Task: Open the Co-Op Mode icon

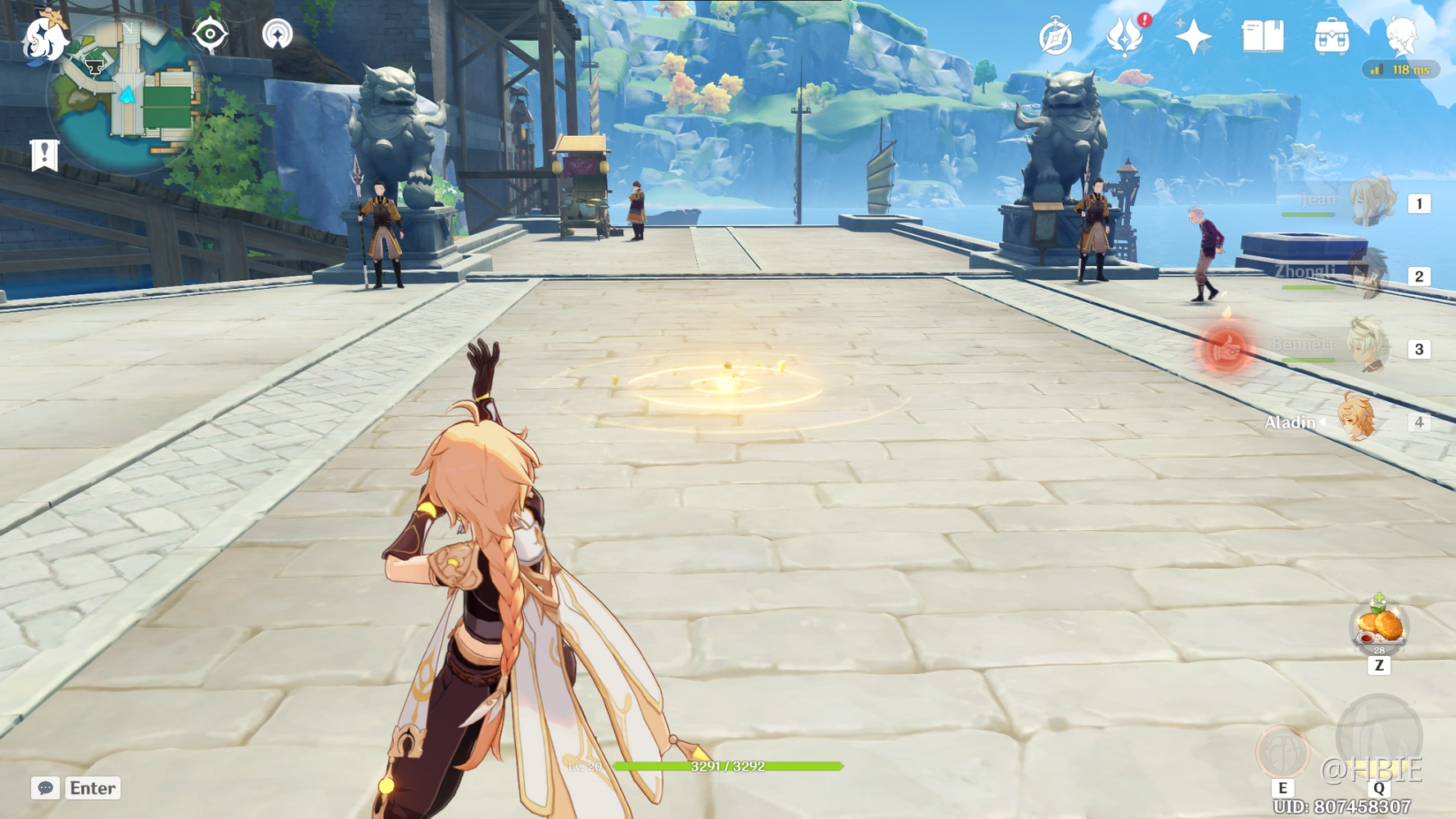Action: pos(279,34)
